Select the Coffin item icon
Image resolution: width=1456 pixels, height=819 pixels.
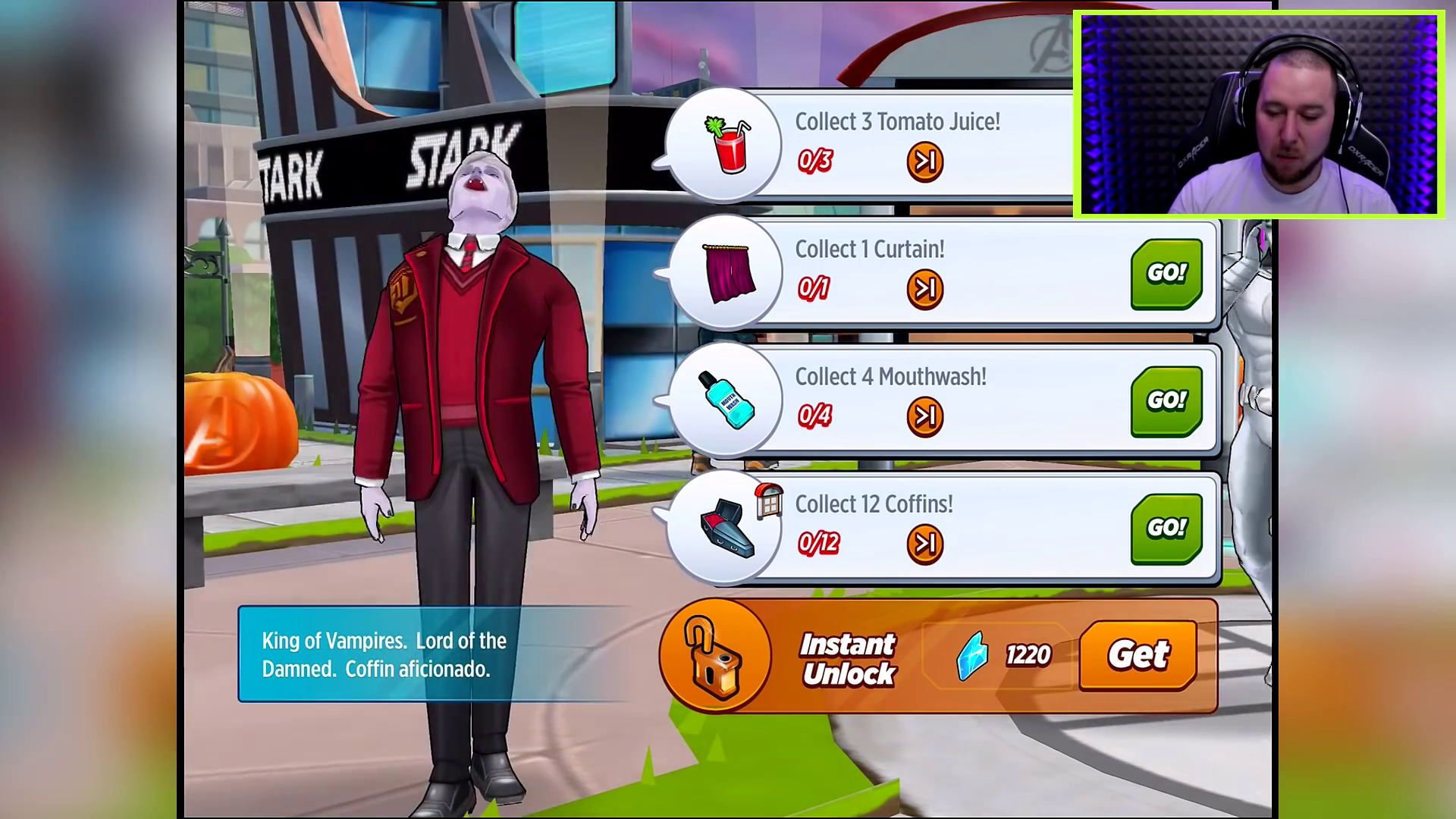[726, 528]
